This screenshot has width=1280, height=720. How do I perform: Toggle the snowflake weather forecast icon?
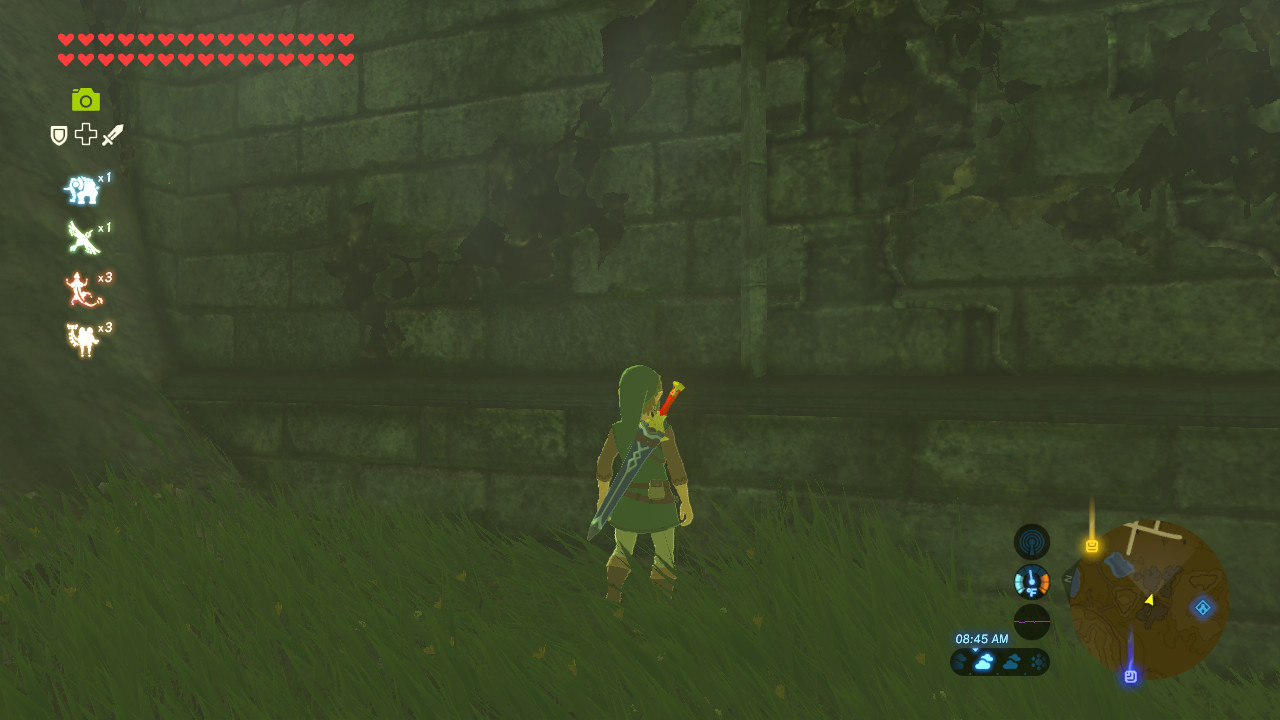click(1036, 660)
